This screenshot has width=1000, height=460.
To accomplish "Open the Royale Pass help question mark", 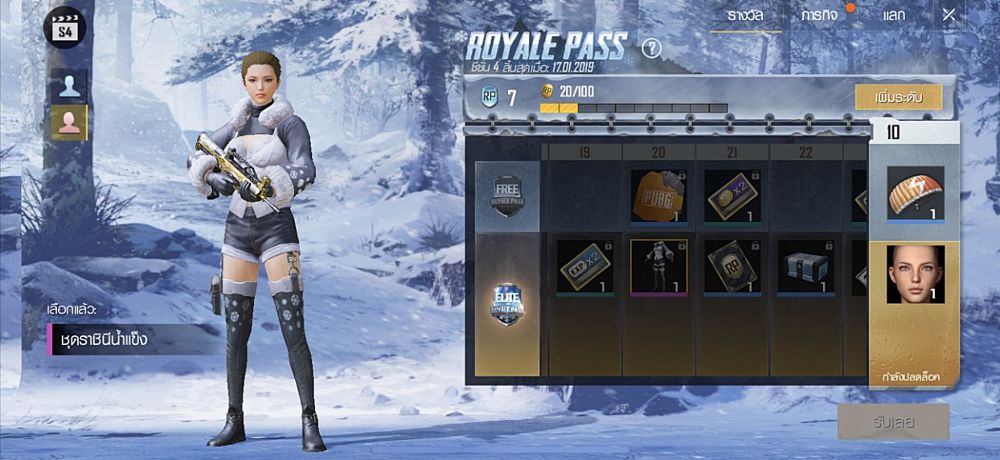I will point(652,47).
